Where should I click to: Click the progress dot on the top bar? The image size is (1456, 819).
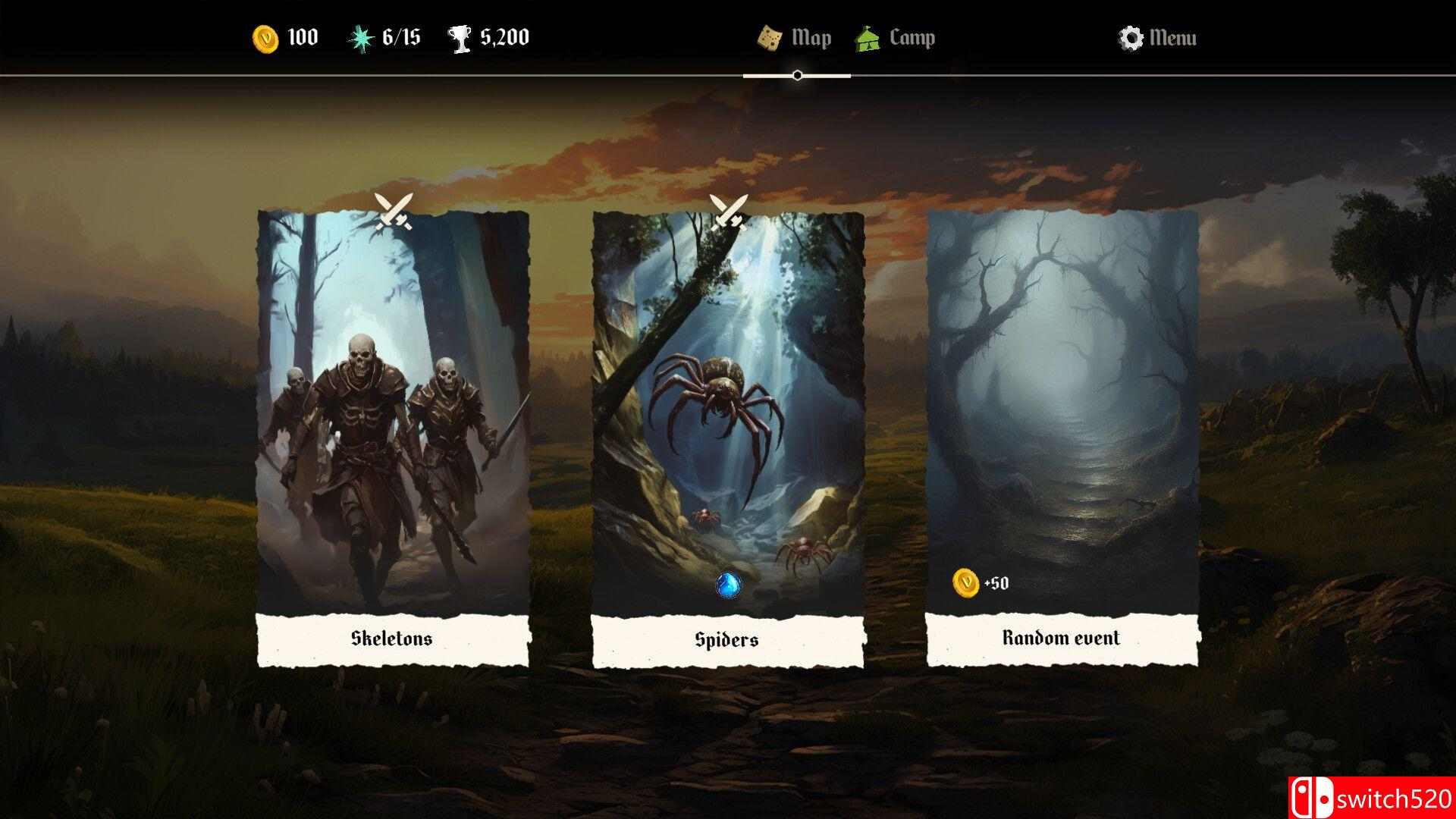click(x=795, y=76)
